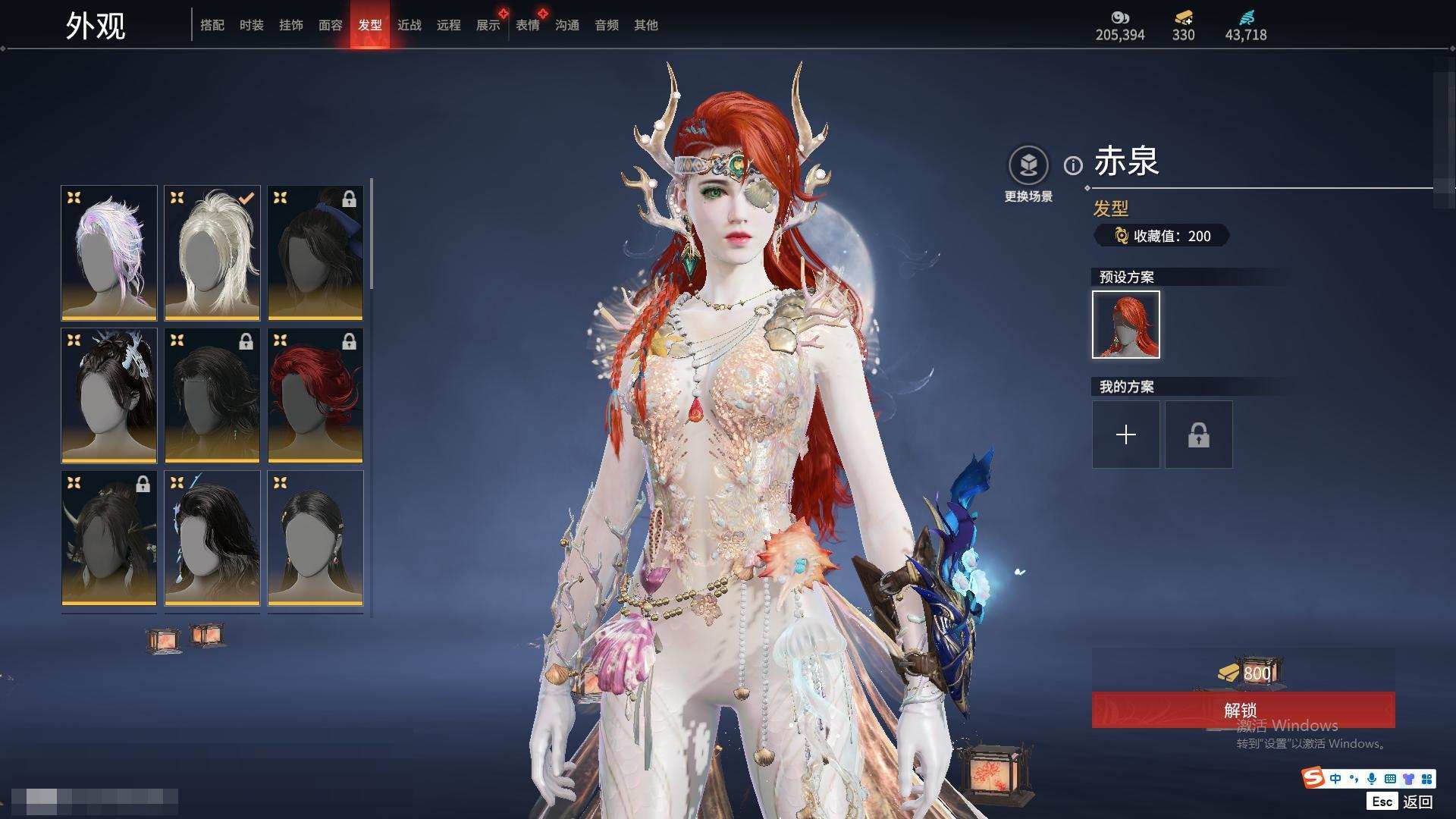Open the 表情 emotes tab
The width and height of the screenshot is (1456, 819).
click(528, 25)
